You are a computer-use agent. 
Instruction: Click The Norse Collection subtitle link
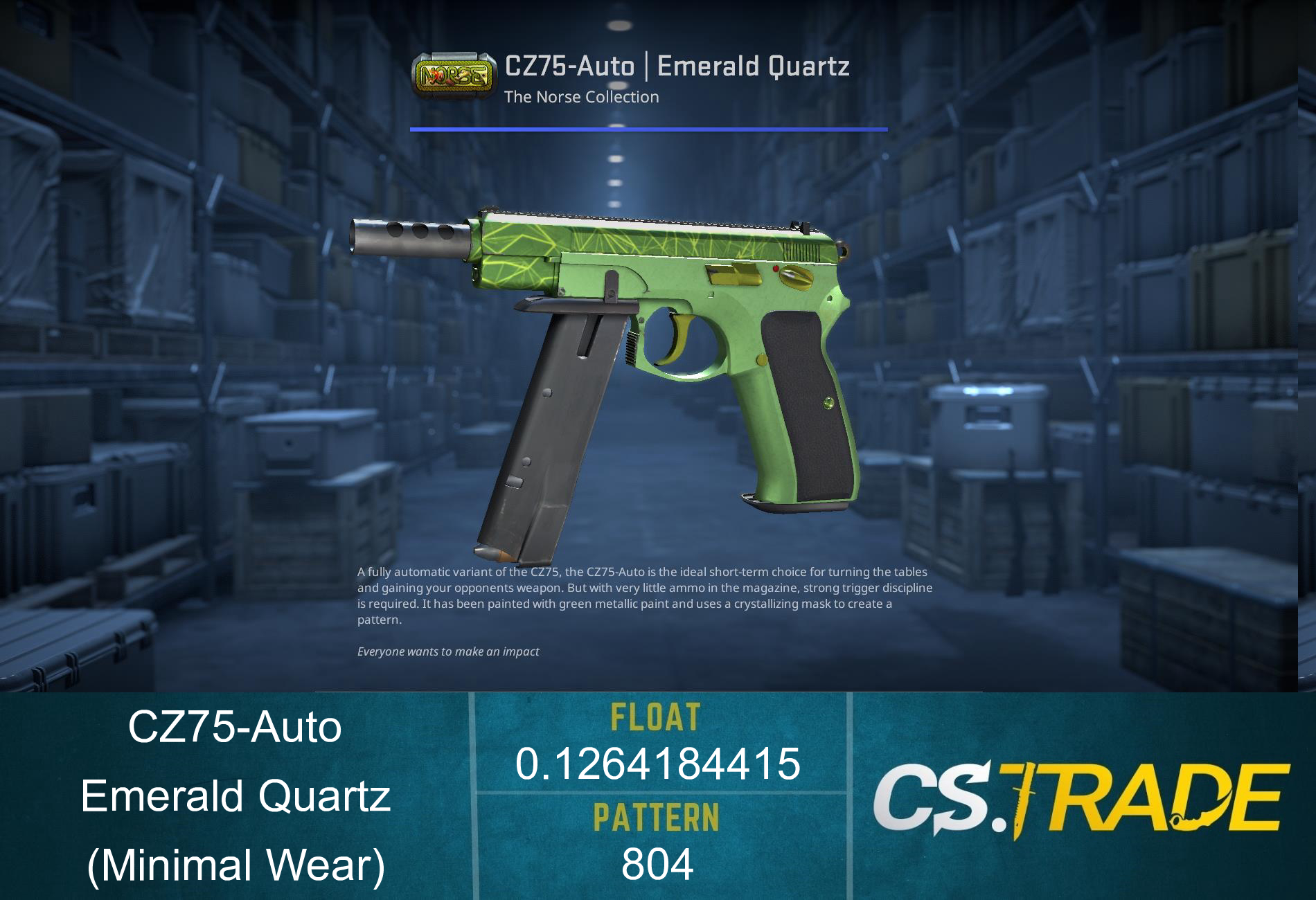(x=580, y=97)
